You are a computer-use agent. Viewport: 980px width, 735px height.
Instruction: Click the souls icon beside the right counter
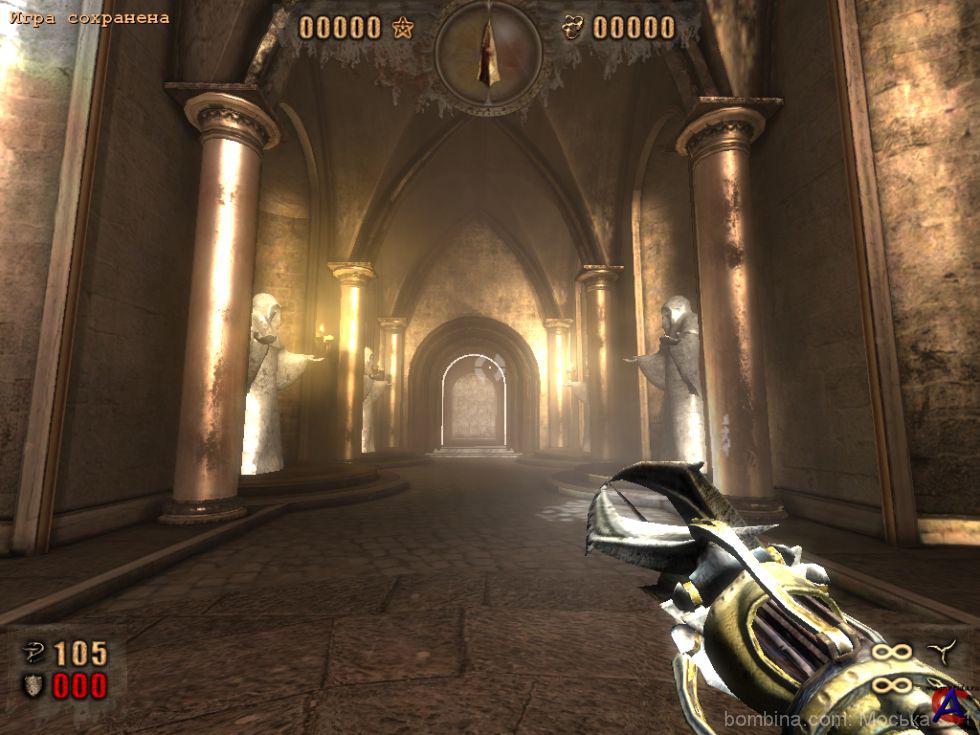(572, 28)
